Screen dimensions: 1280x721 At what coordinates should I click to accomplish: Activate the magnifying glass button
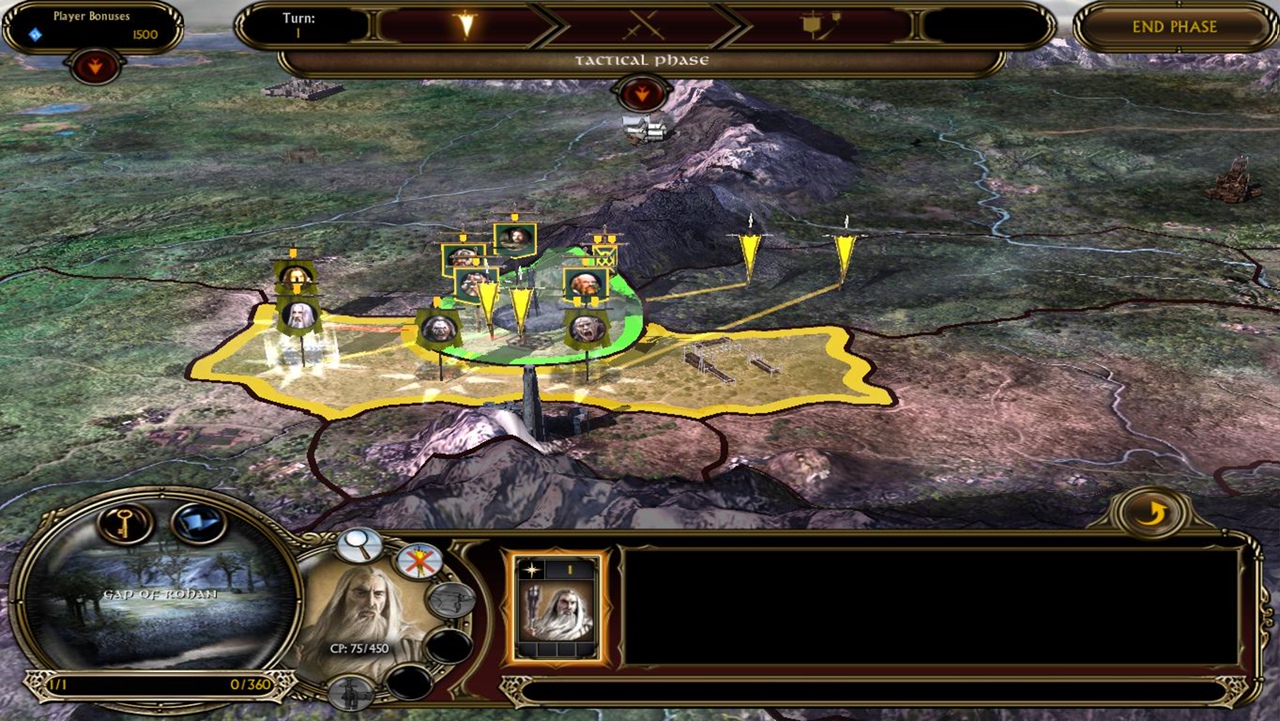[x=358, y=545]
